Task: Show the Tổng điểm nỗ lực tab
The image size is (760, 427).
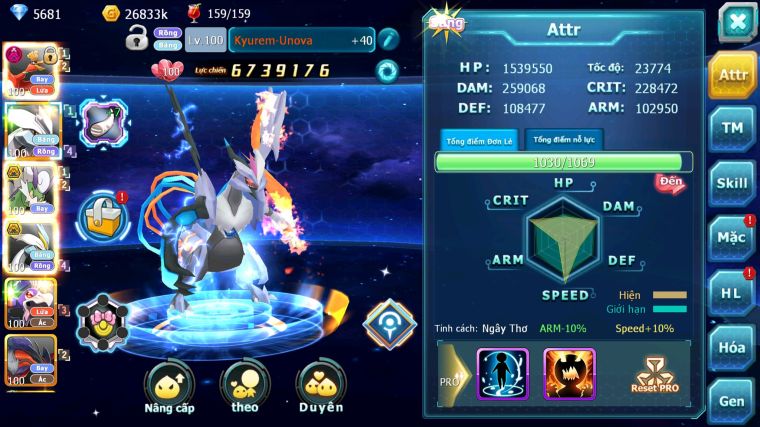Action: (564, 139)
